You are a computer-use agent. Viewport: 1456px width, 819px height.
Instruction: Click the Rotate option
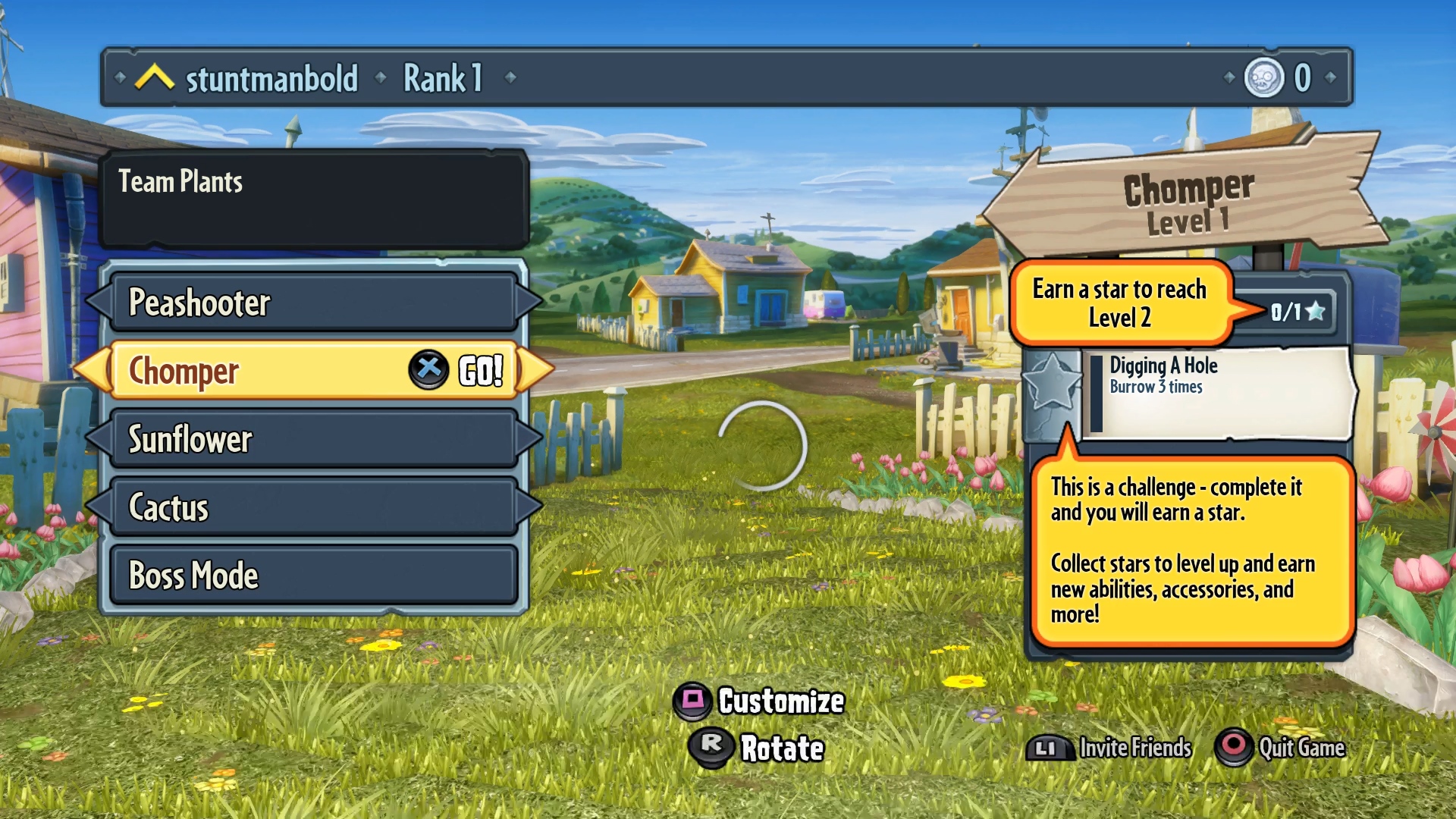759,748
